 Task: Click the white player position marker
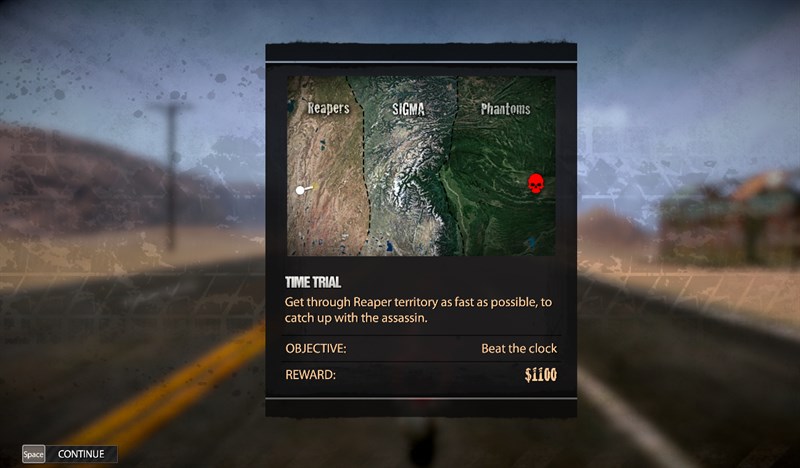[x=300, y=189]
